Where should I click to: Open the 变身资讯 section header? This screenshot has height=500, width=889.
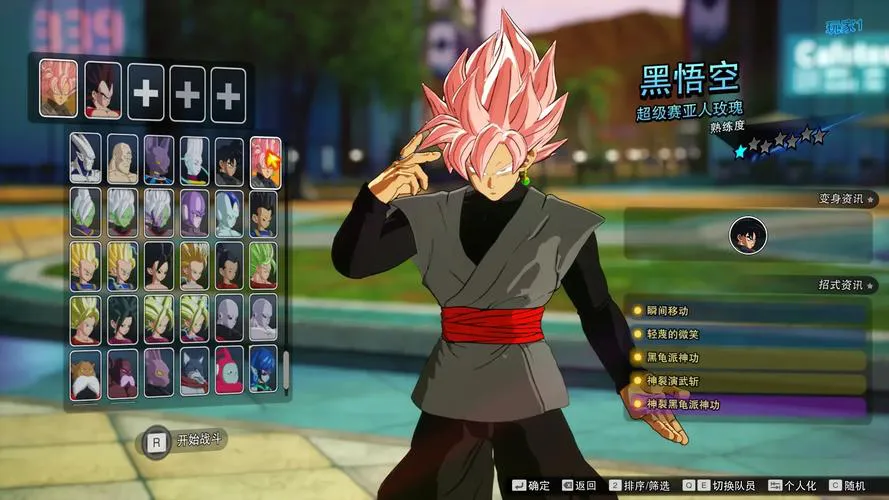click(840, 198)
